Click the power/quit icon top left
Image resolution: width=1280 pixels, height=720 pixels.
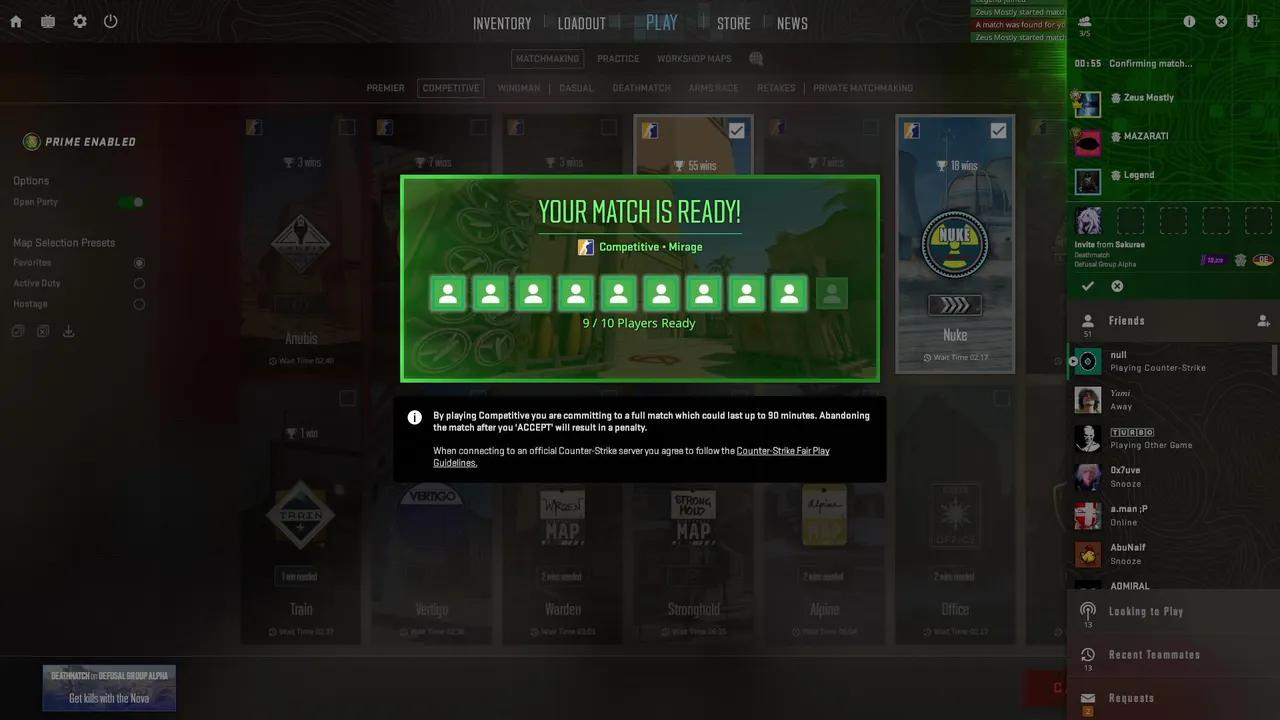click(x=110, y=21)
